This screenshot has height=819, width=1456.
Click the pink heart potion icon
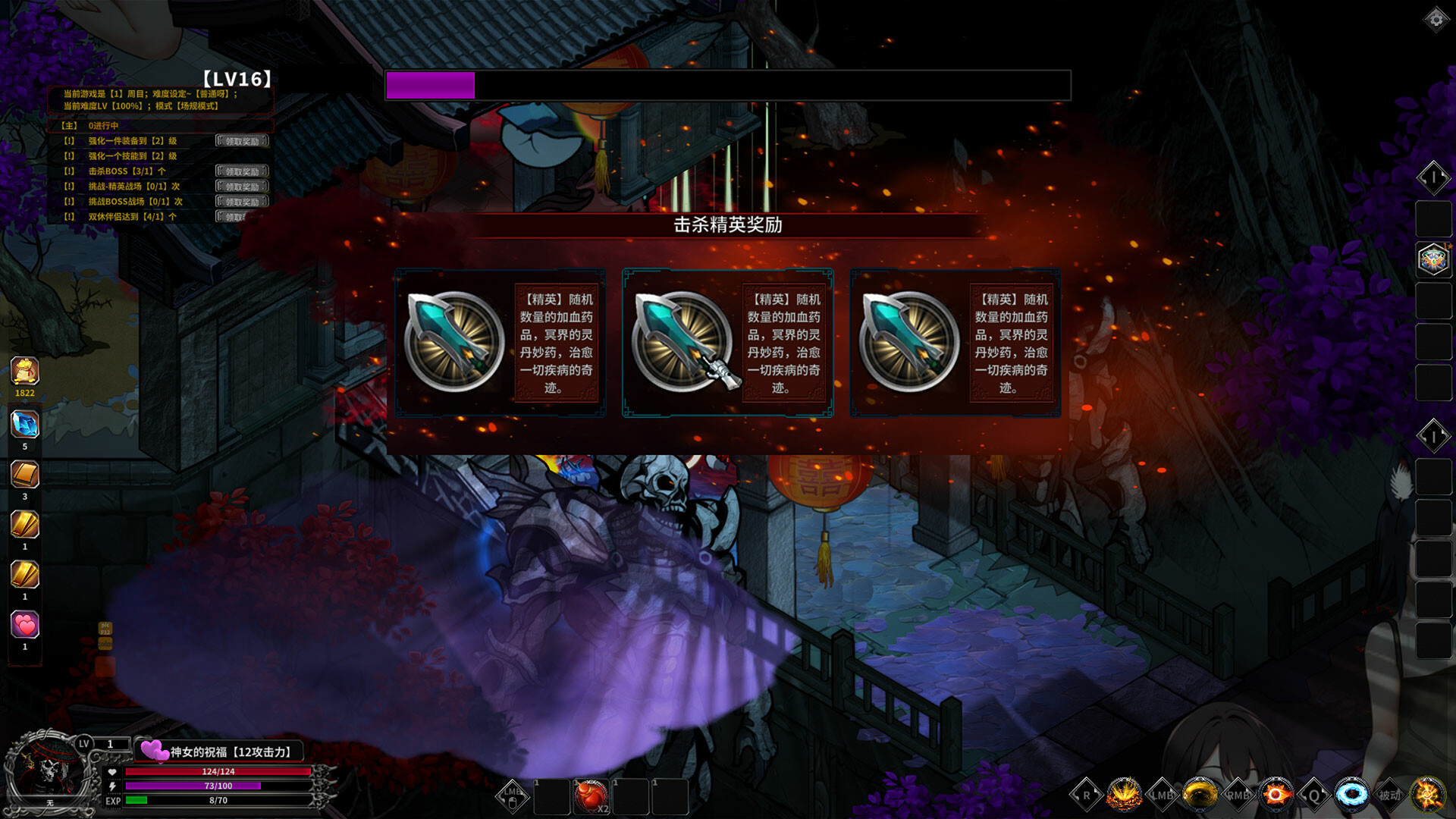pos(25,623)
